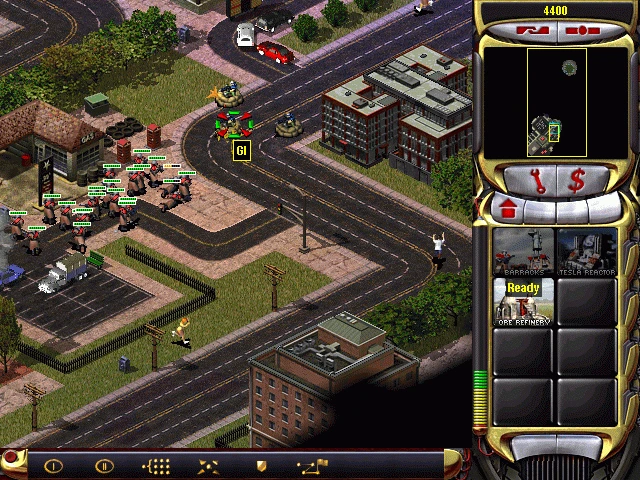Select control group one button

tap(53, 465)
